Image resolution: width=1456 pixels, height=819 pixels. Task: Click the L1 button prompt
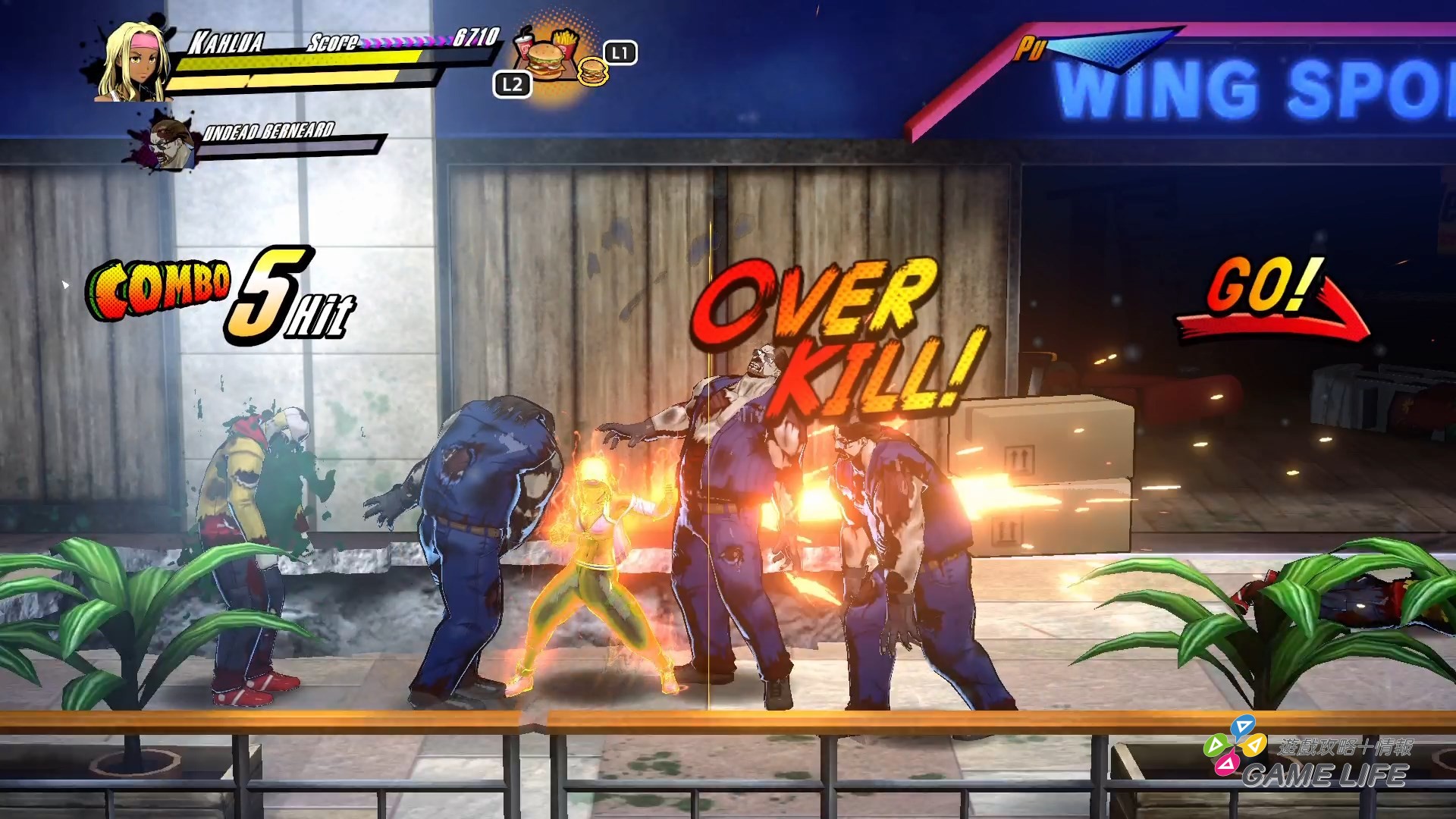click(619, 52)
